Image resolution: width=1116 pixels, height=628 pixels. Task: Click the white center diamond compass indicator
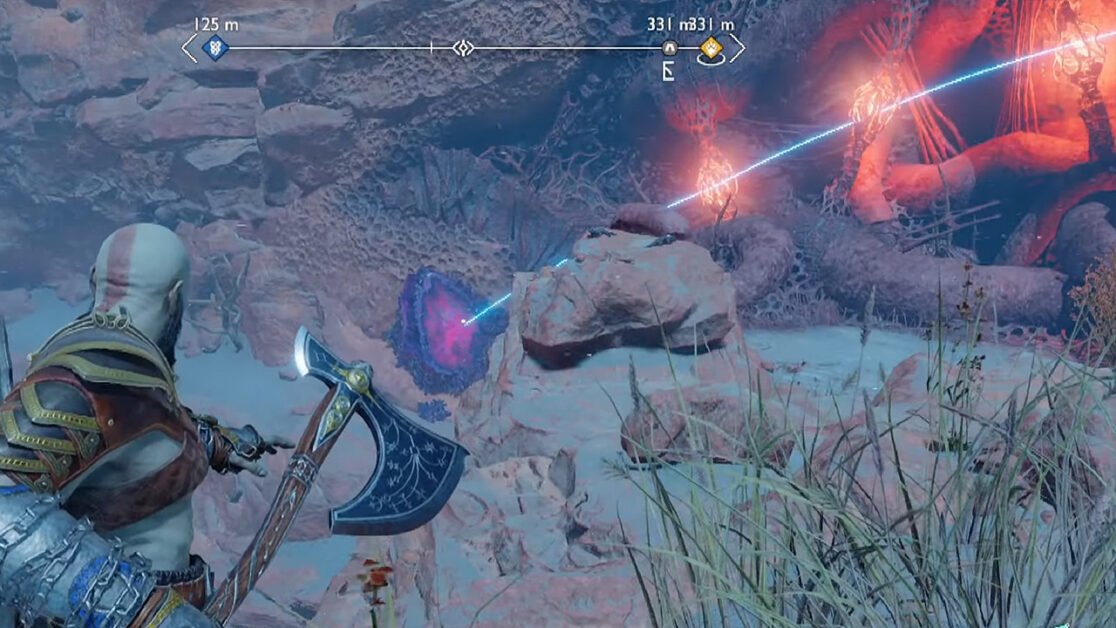click(x=461, y=47)
